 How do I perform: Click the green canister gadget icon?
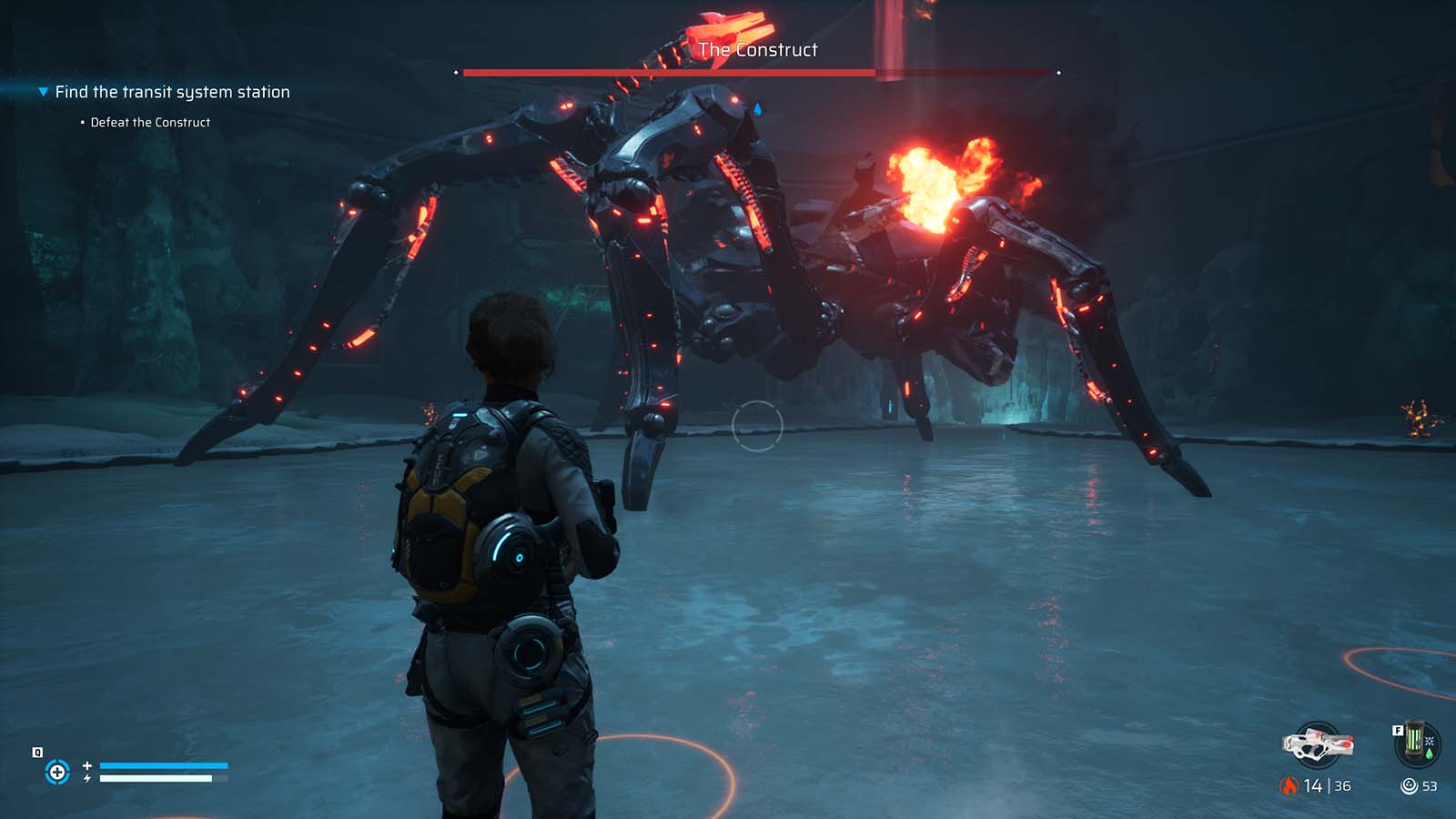1414,740
